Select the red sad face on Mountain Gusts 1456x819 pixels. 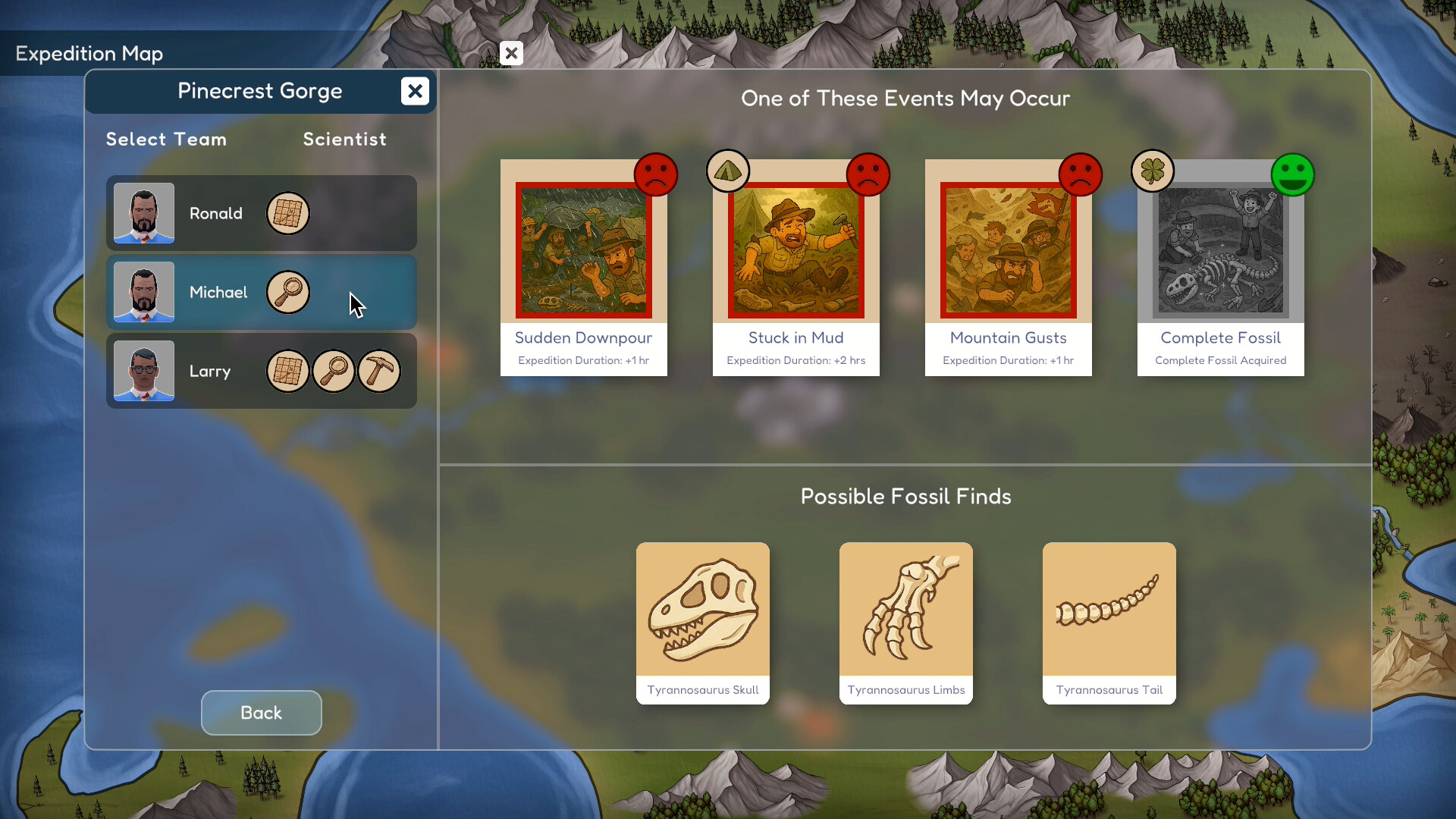(1080, 175)
